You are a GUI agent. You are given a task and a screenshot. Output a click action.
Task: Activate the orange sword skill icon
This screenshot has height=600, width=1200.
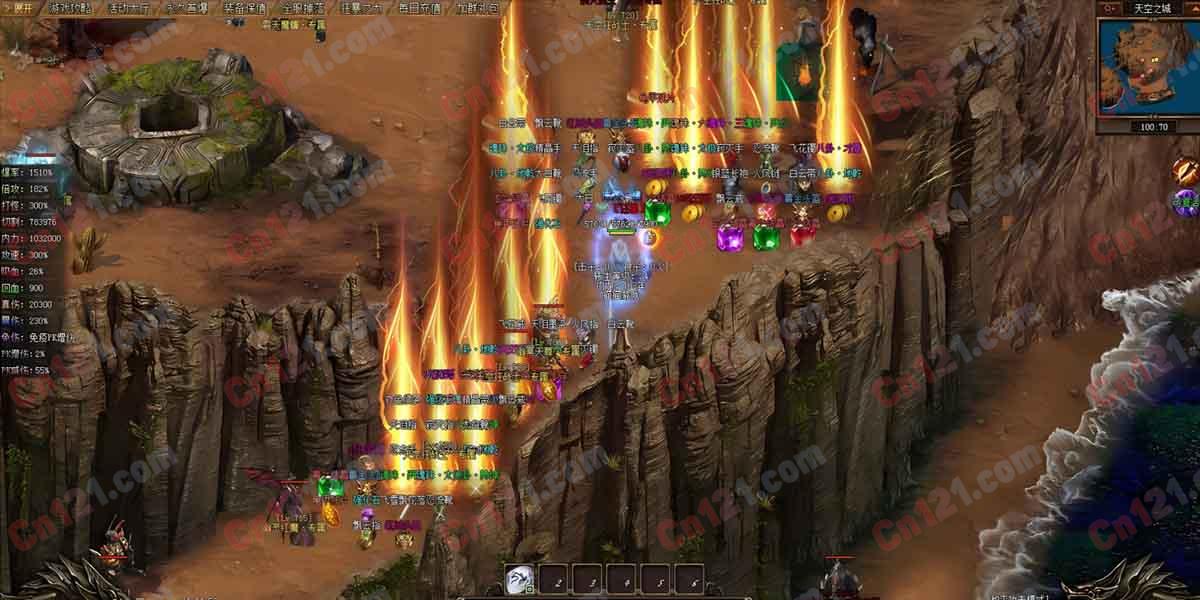tap(1185, 170)
